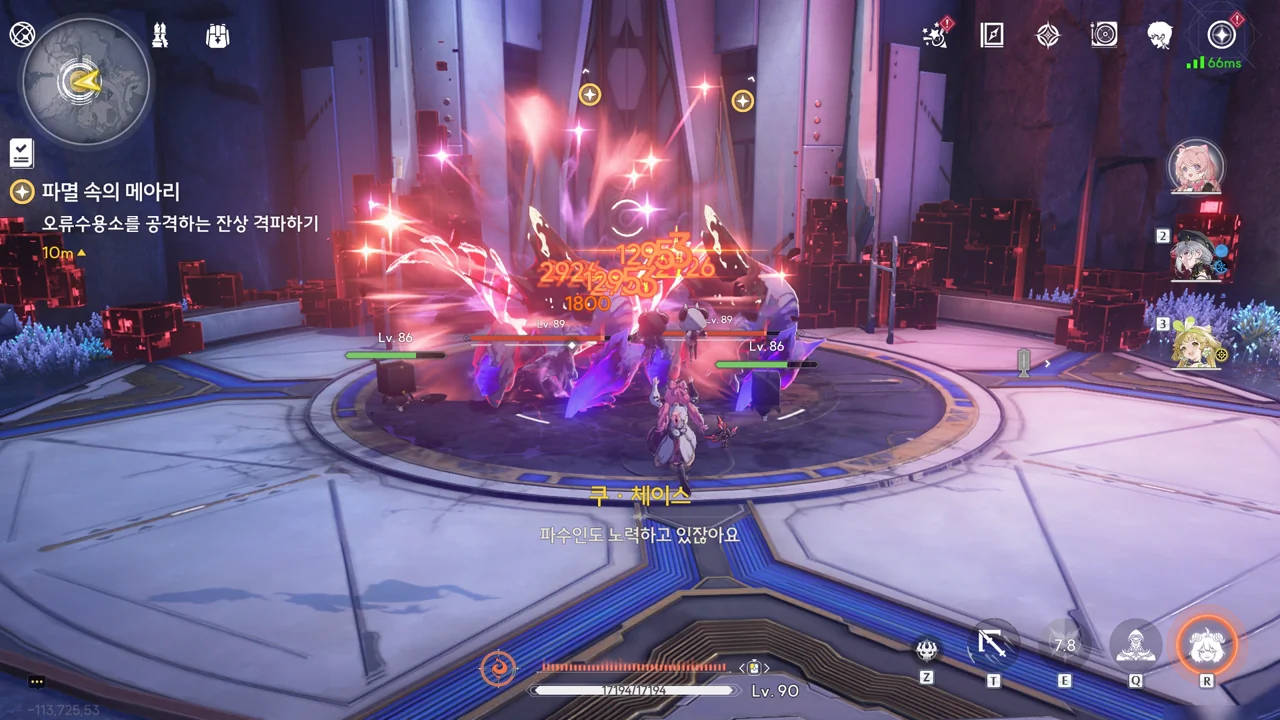Activate the horned skull skill
1280x720 pixels.
pos(927,650)
